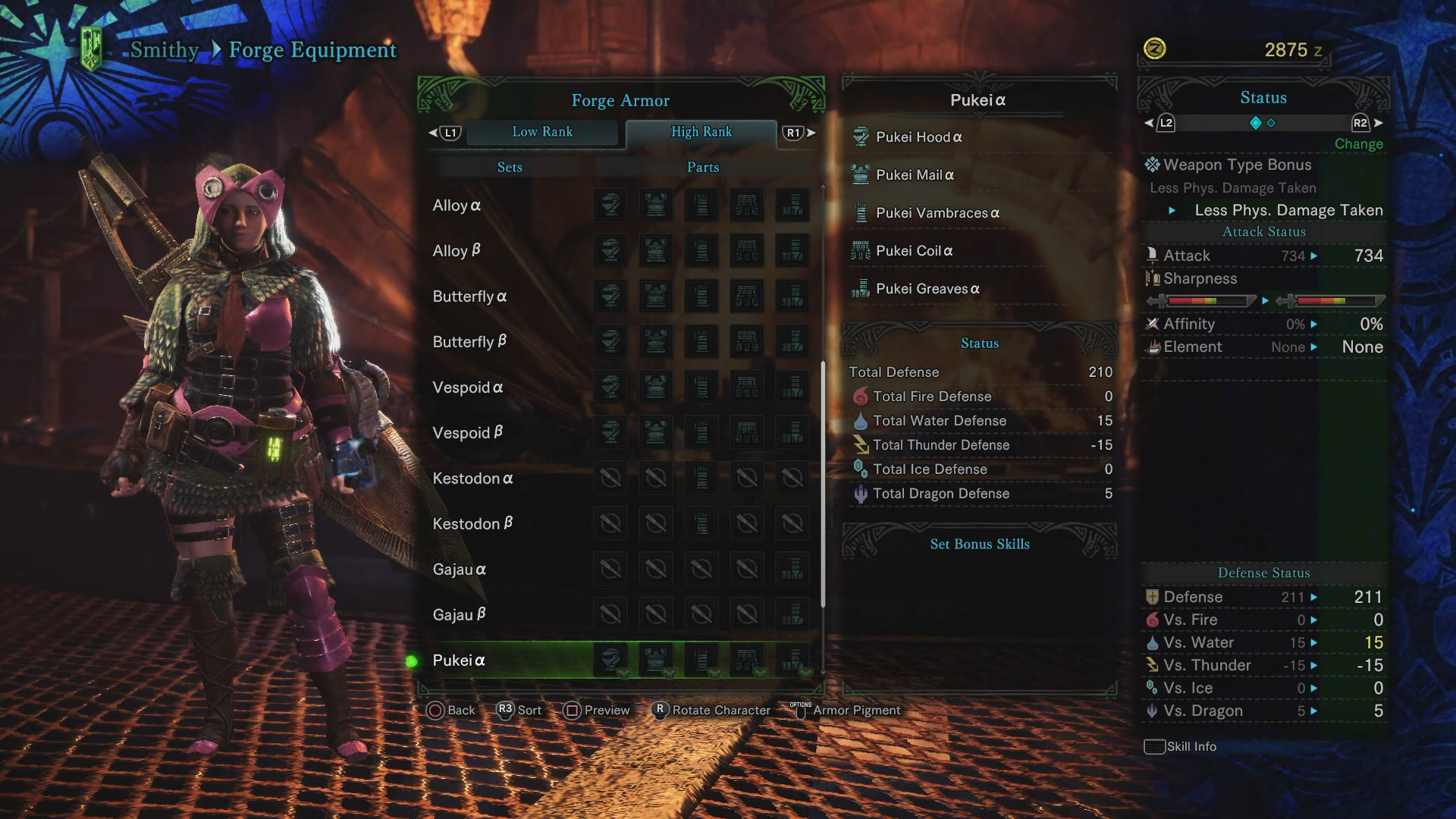Select the Pukei Vambraces α arm icon
The height and width of the screenshot is (819, 1456).
click(x=861, y=212)
